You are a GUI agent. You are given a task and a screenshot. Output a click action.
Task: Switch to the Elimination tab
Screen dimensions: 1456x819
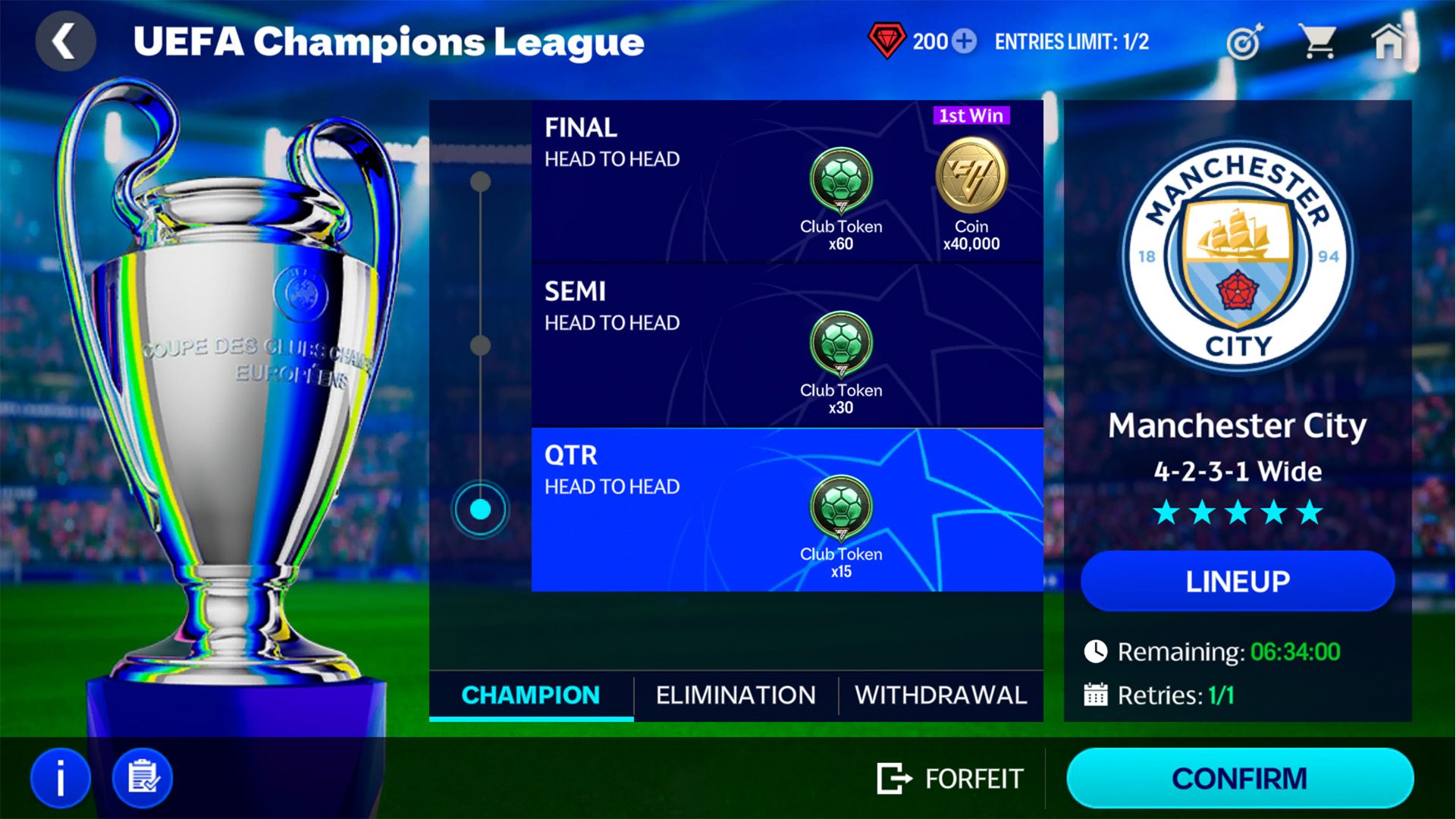coord(736,694)
